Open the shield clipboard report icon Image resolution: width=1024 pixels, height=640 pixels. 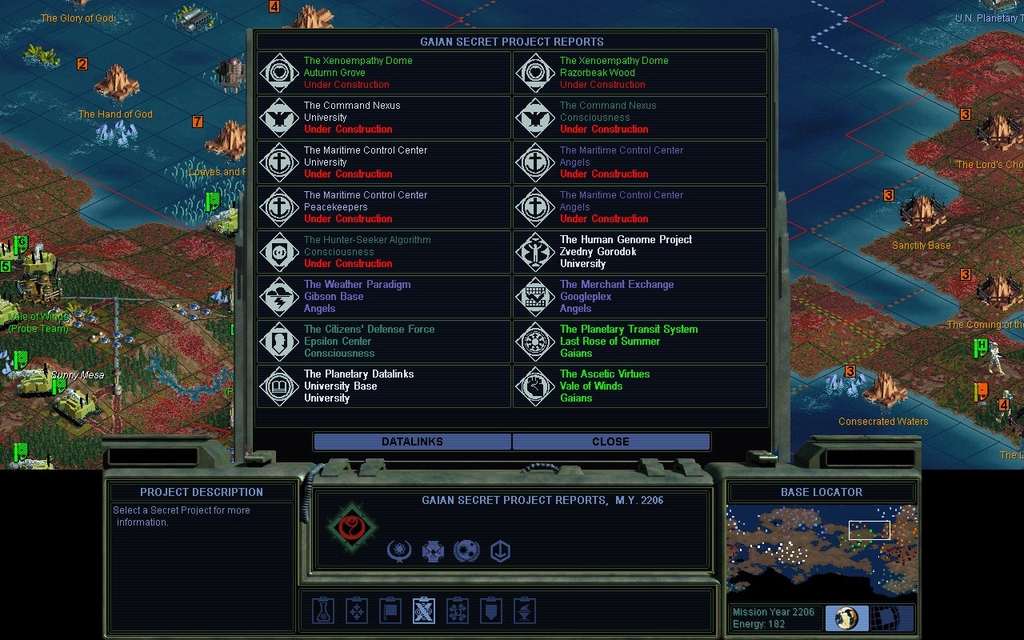click(x=491, y=610)
